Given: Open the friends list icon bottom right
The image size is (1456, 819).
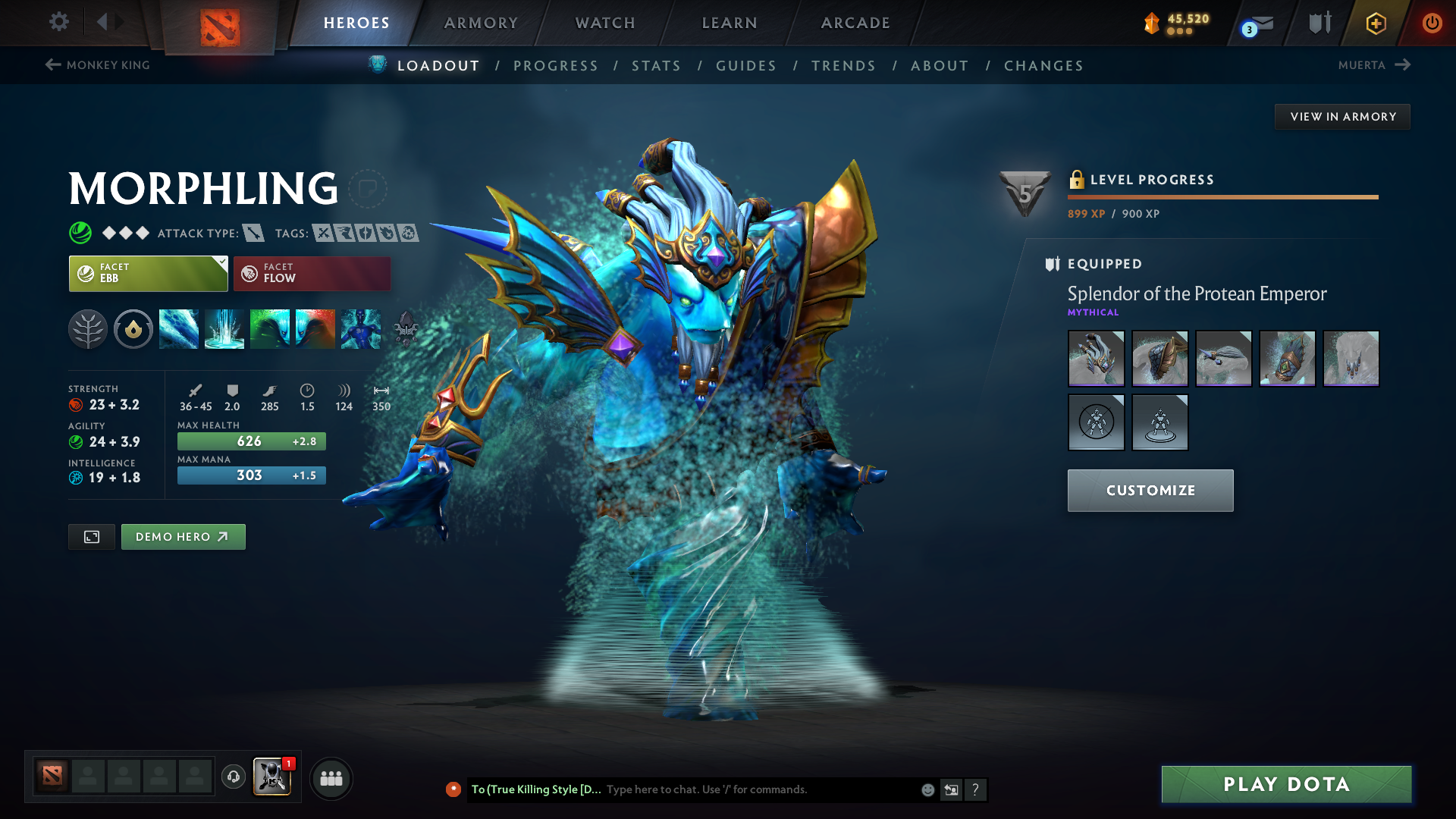Looking at the screenshot, I should [x=331, y=778].
